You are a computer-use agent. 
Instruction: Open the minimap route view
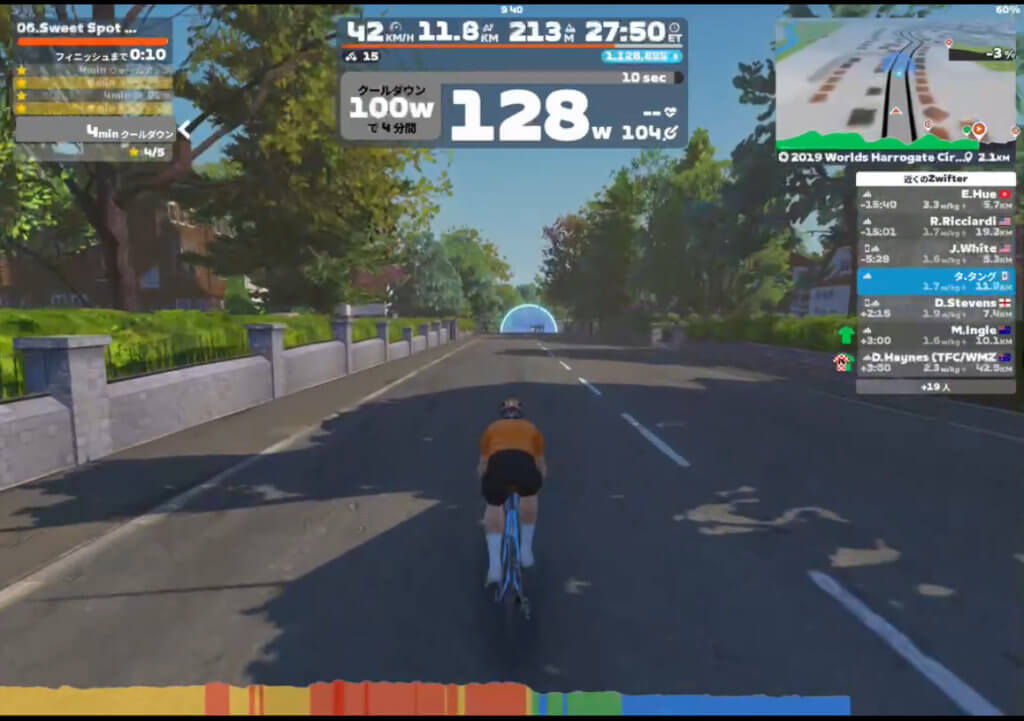[894, 83]
